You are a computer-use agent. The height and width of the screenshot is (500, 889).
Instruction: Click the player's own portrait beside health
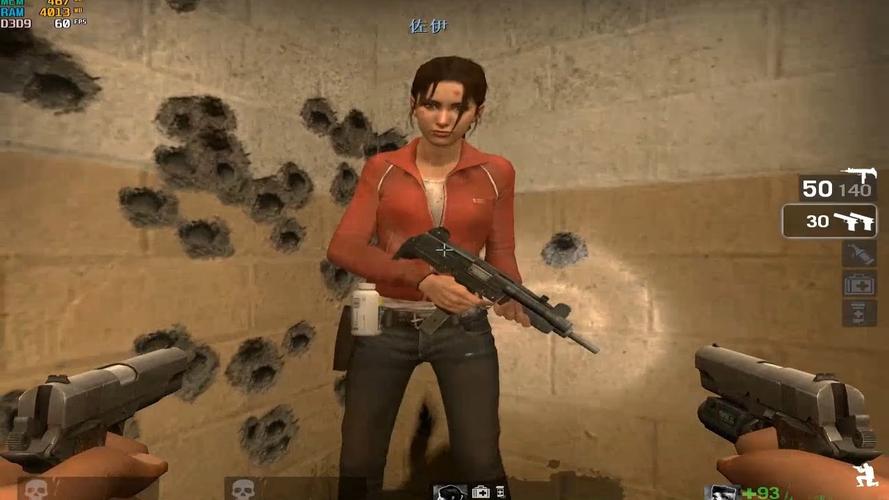[722, 491]
